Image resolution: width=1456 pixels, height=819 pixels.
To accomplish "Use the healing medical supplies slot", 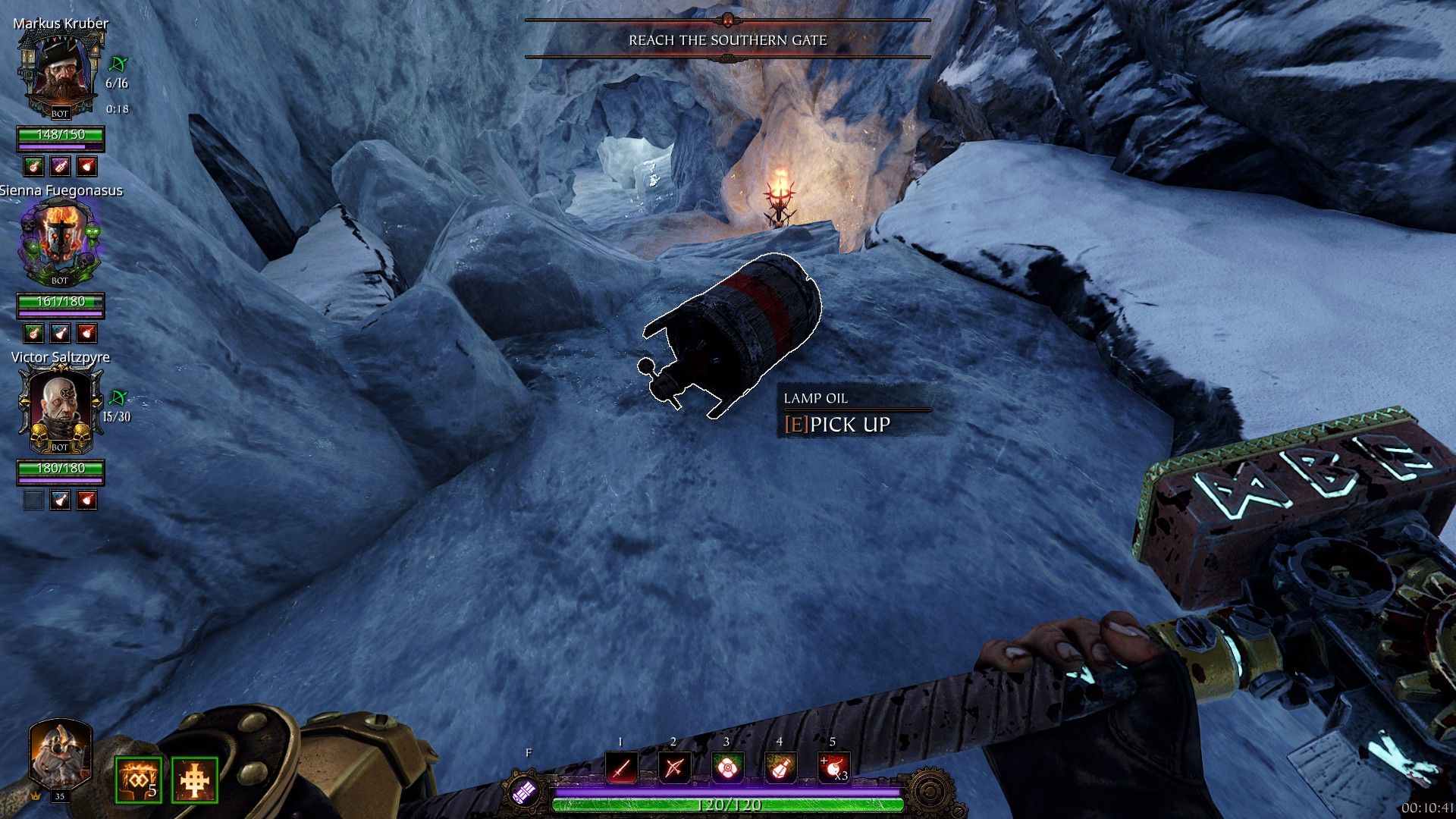I will (x=726, y=768).
